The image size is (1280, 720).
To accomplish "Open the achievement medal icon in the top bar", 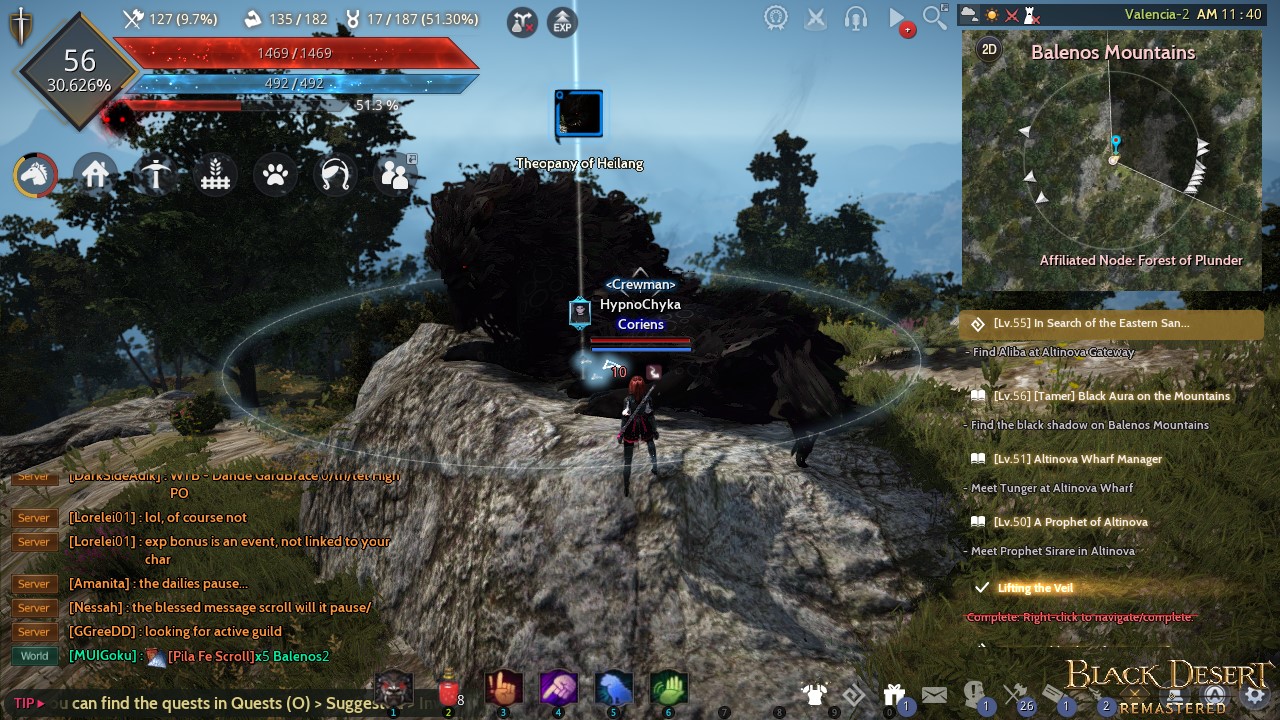I will pos(776,17).
